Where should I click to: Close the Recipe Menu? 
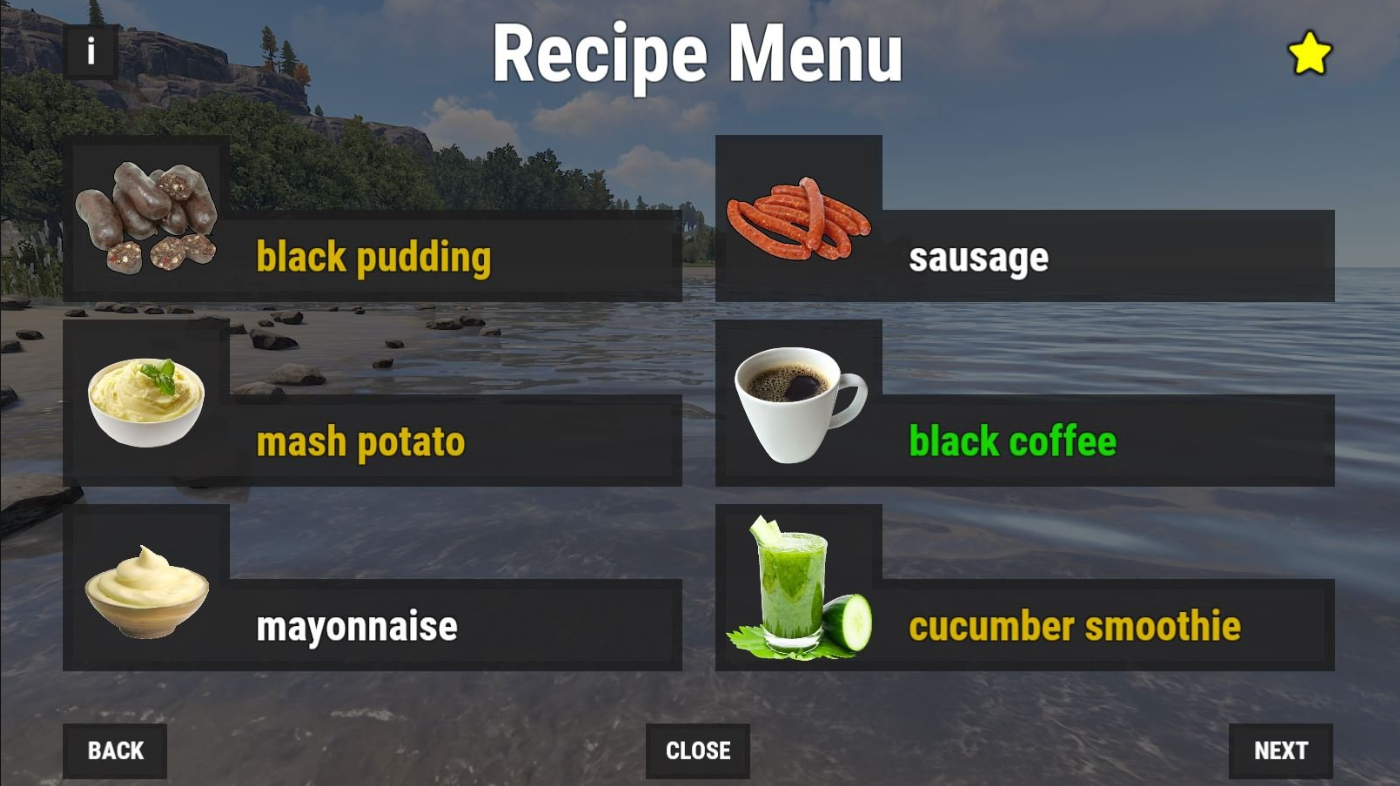point(697,750)
